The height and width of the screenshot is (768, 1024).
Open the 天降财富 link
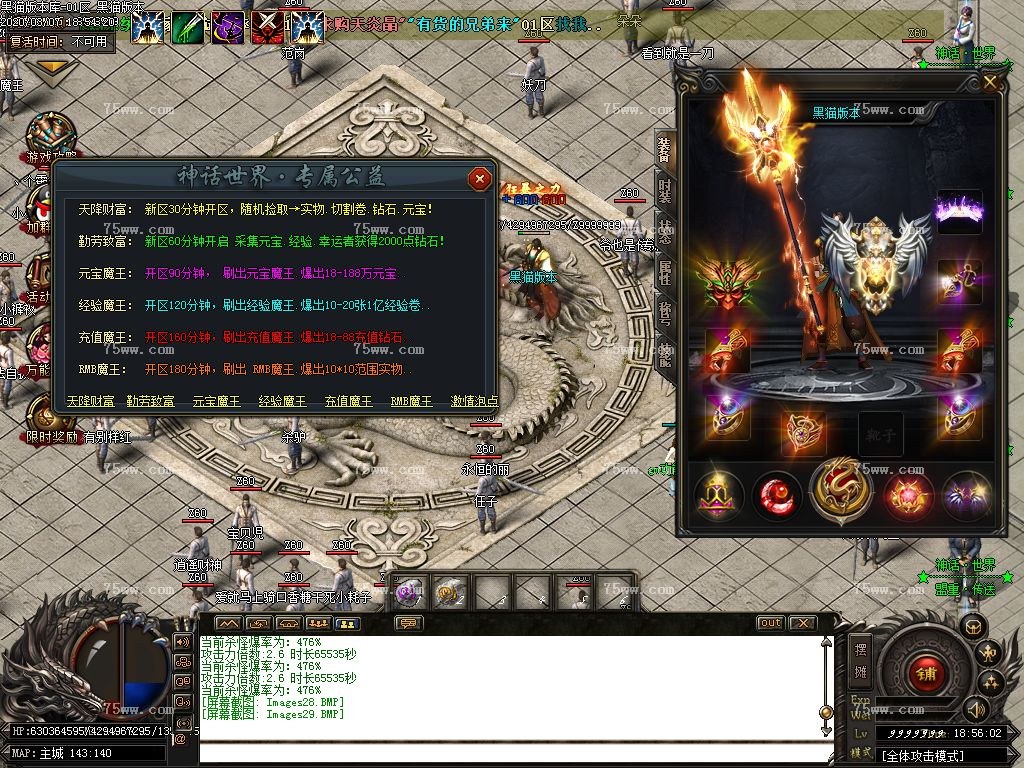click(x=92, y=401)
